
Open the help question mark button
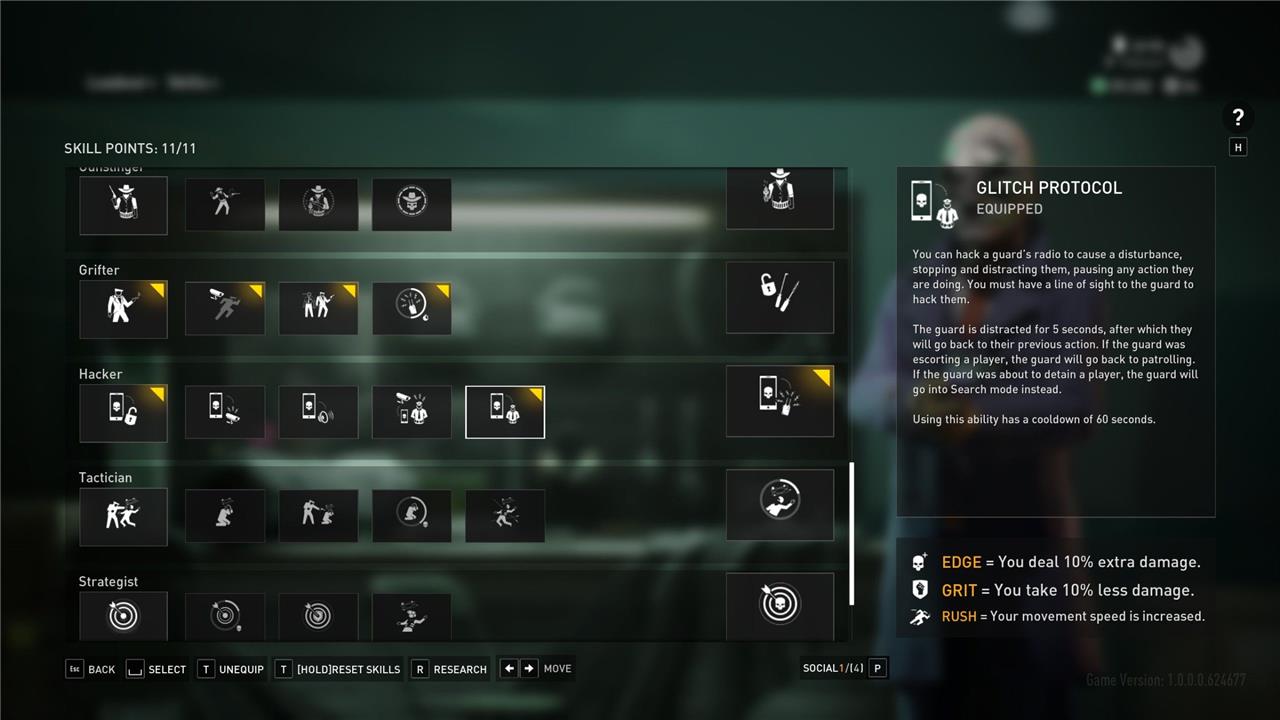coord(1238,117)
